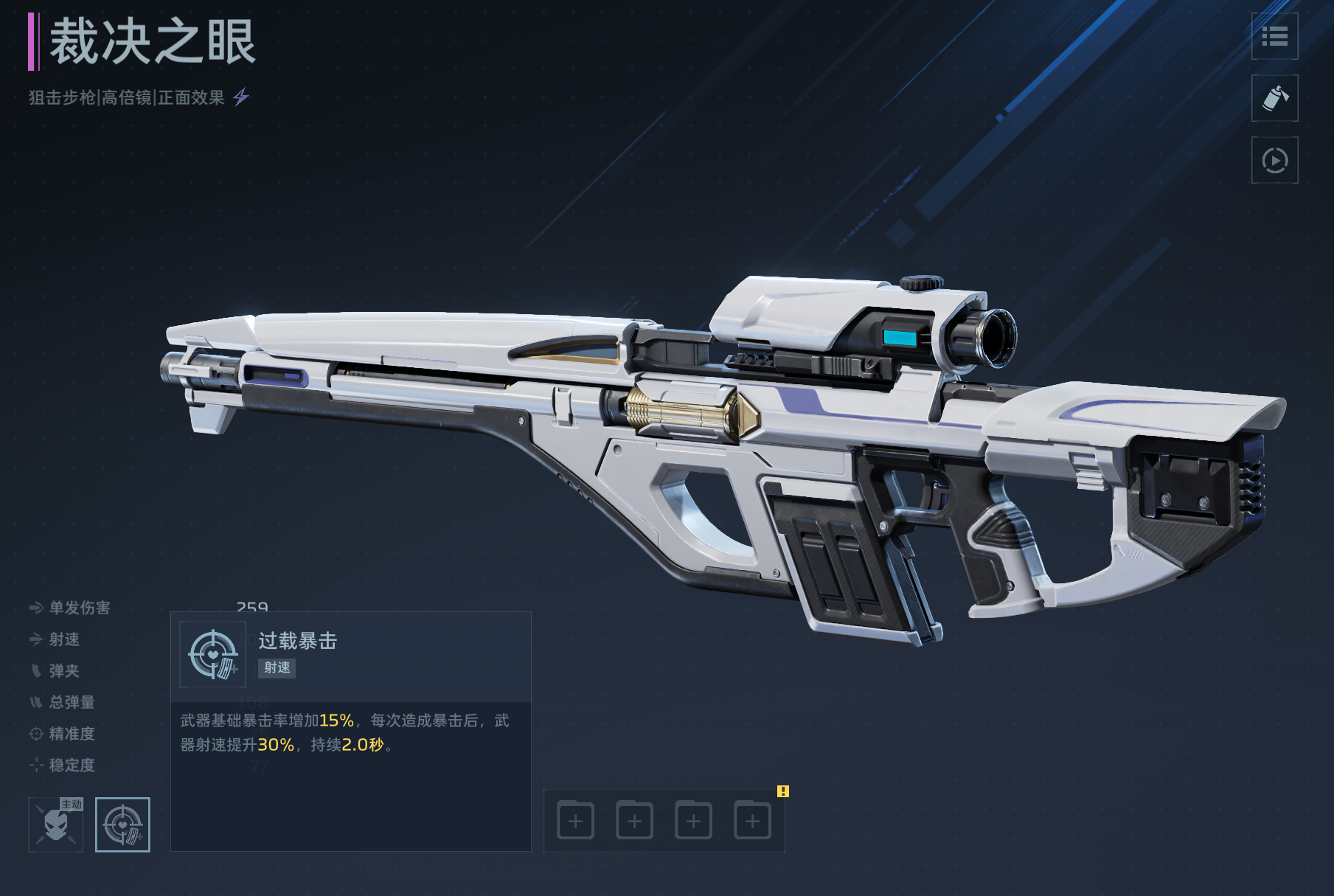Click the large Overload Crit skill icon

pos(213,654)
